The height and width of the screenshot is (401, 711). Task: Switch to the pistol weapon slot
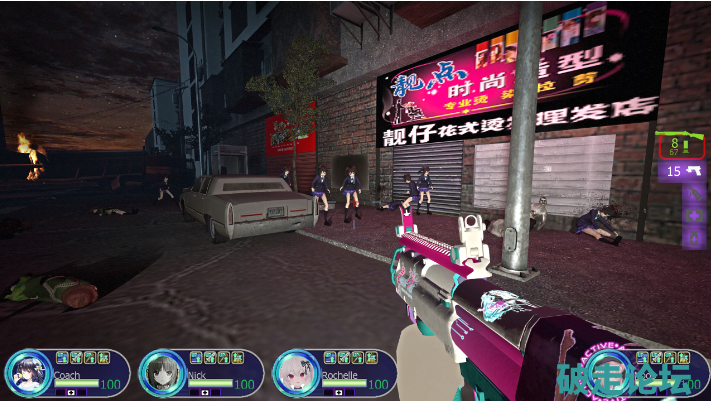681,171
